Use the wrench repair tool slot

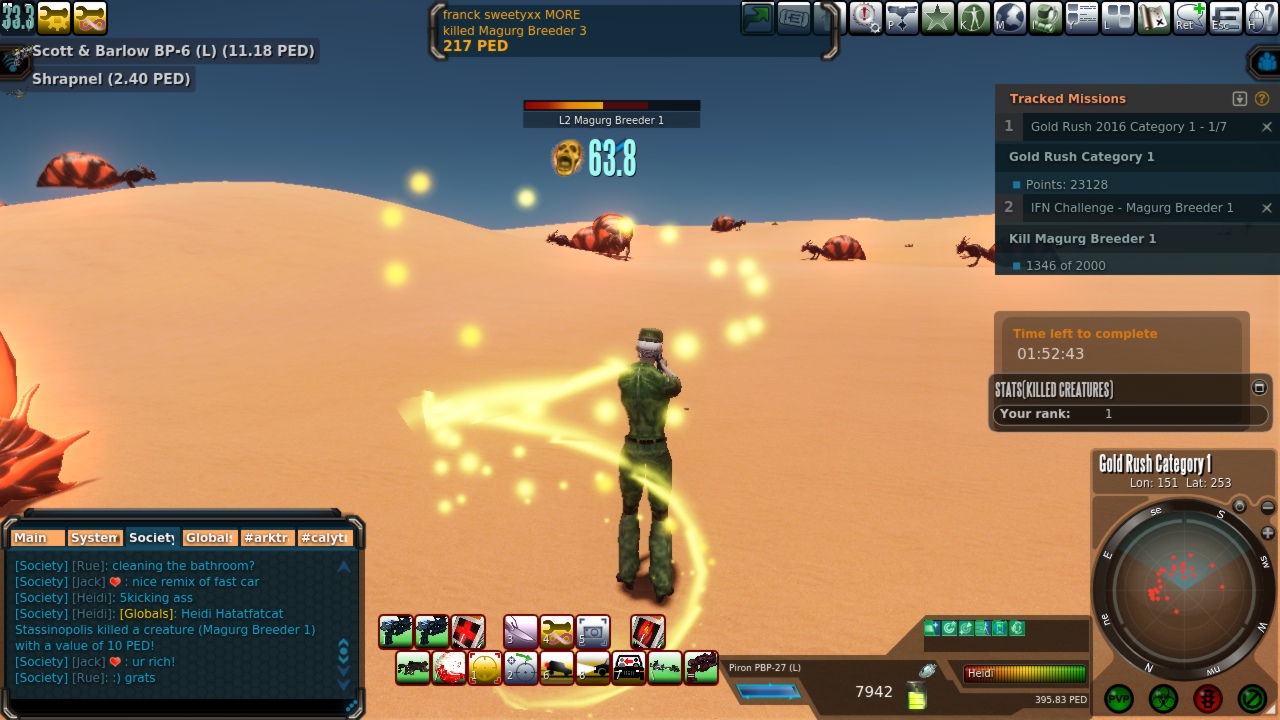[557, 631]
